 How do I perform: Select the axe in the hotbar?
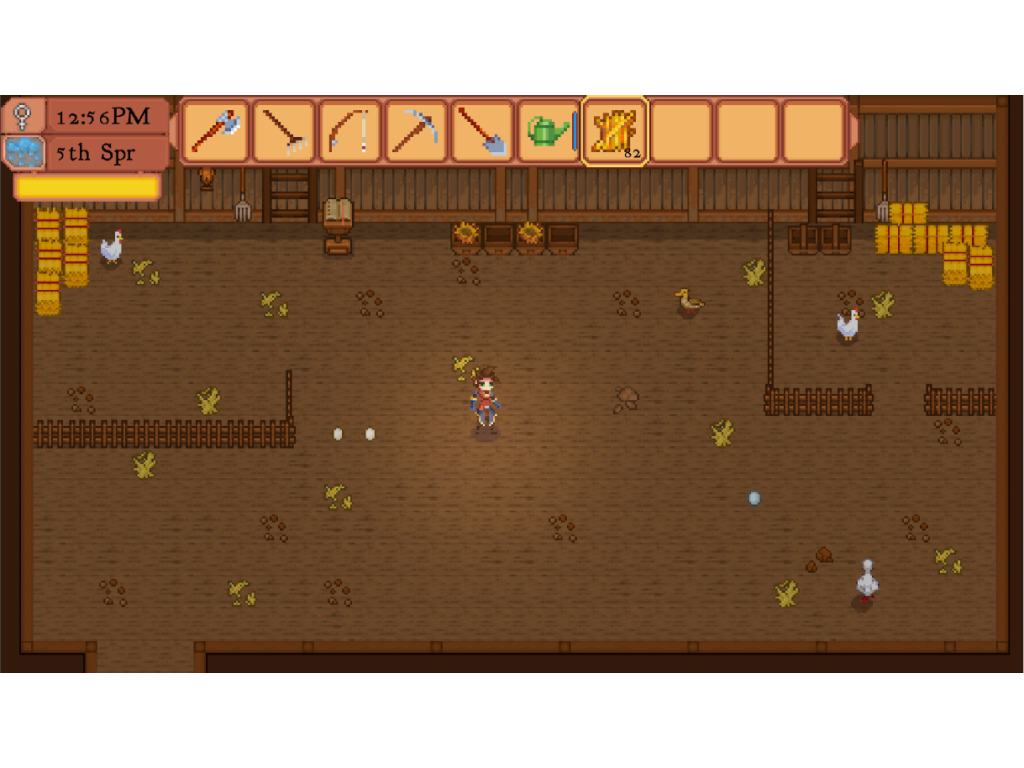pos(215,131)
